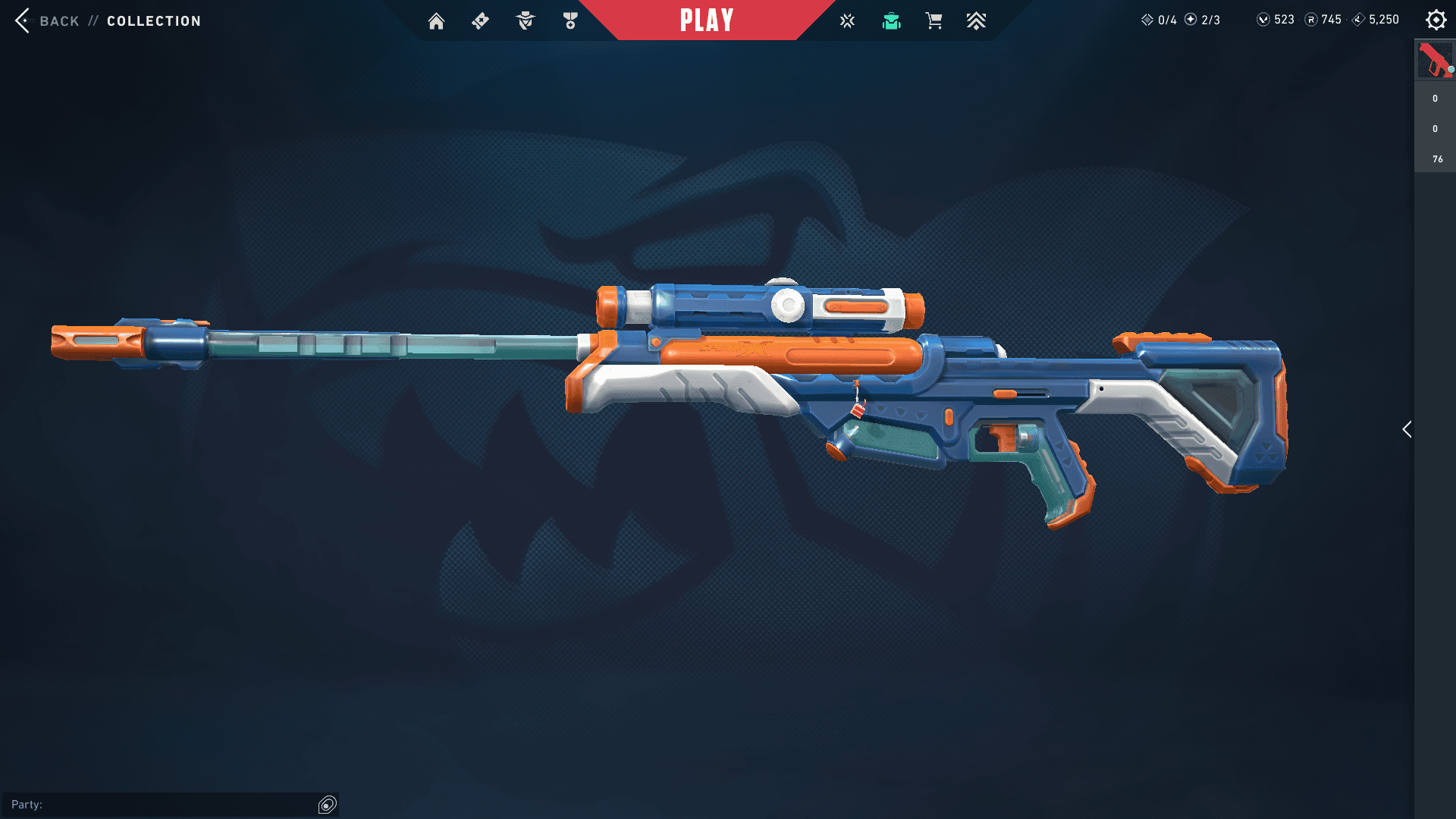Open the Agents tab icon
1456x819 pixels.
coord(524,21)
